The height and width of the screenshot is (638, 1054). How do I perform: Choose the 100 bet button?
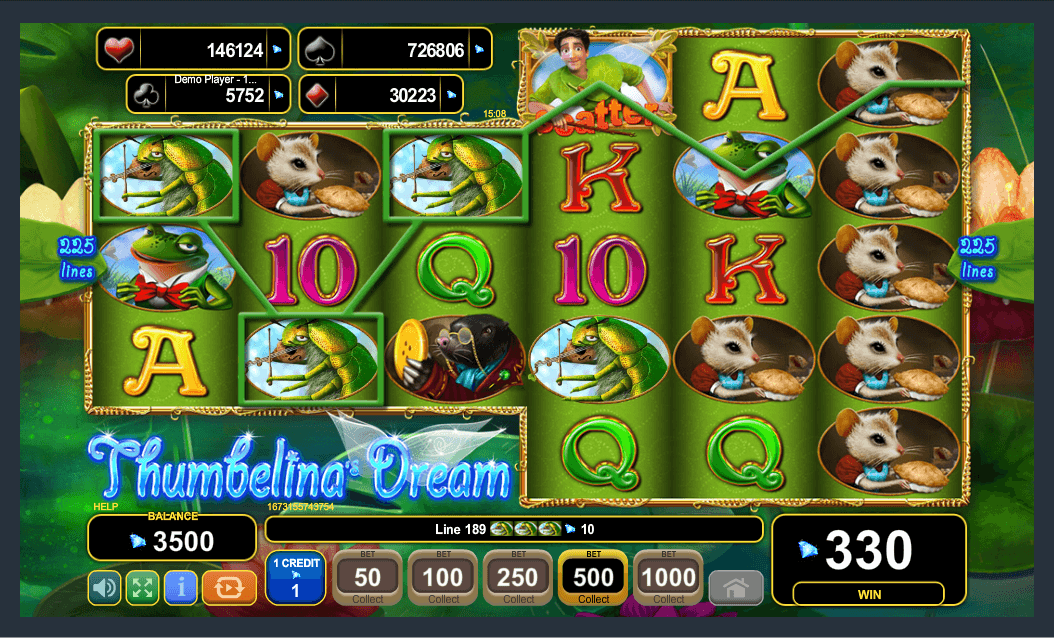point(442,578)
